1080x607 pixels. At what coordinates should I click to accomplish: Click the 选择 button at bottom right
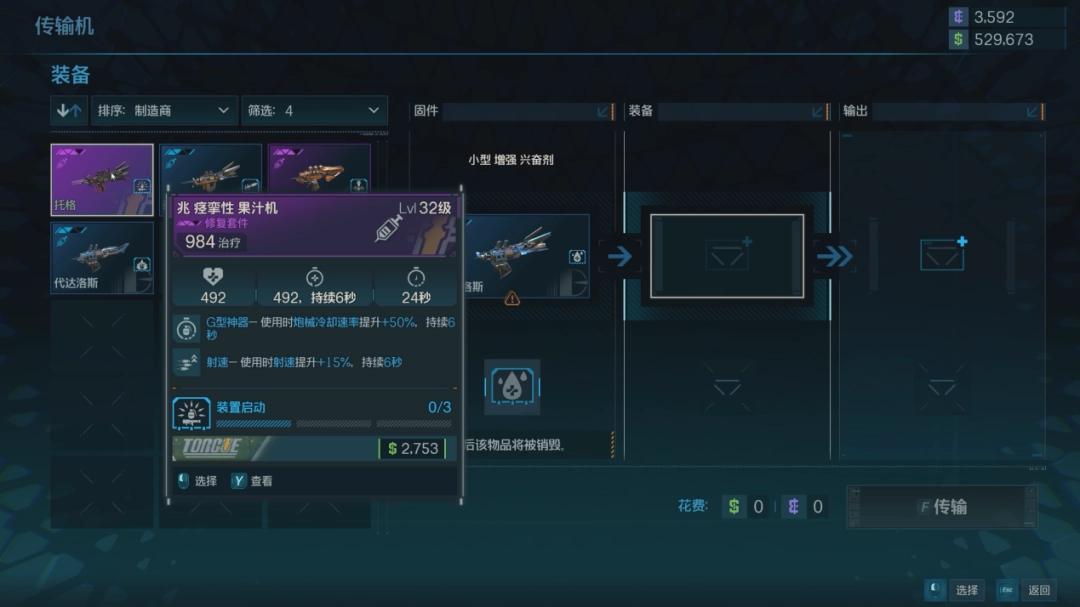click(x=954, y=590)
